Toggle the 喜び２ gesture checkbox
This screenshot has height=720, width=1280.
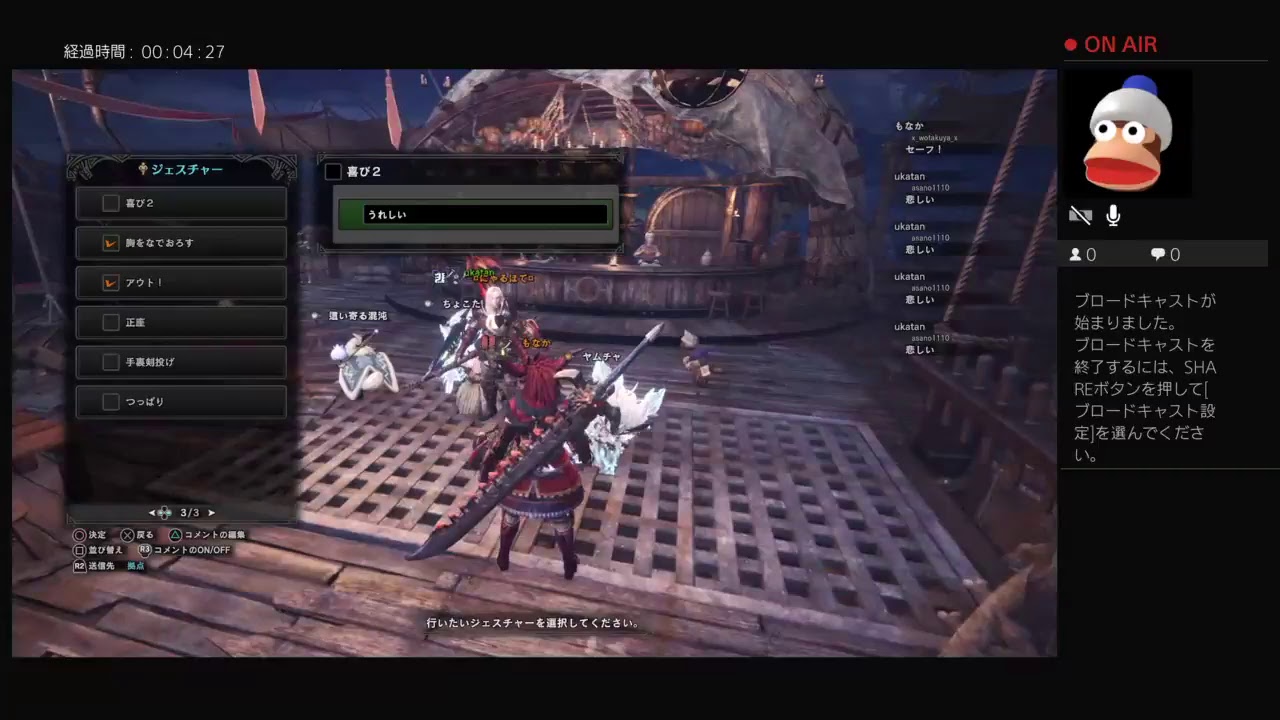point(111,203)
